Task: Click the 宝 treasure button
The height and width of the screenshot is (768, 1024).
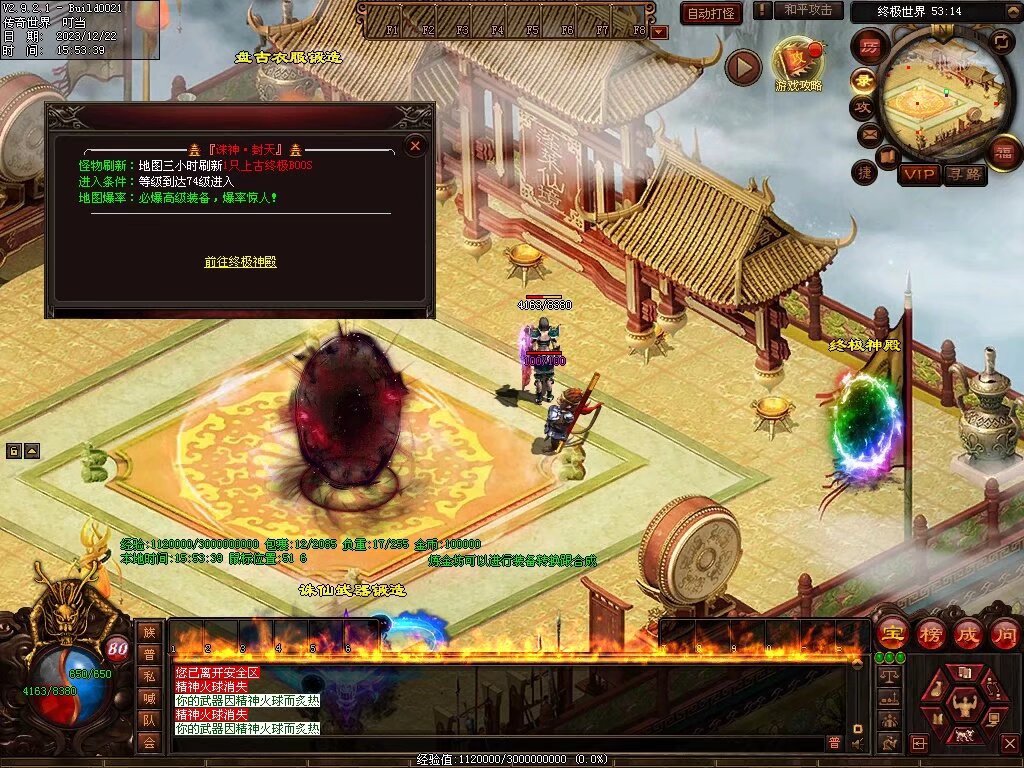Action: (x=891, y=633)
